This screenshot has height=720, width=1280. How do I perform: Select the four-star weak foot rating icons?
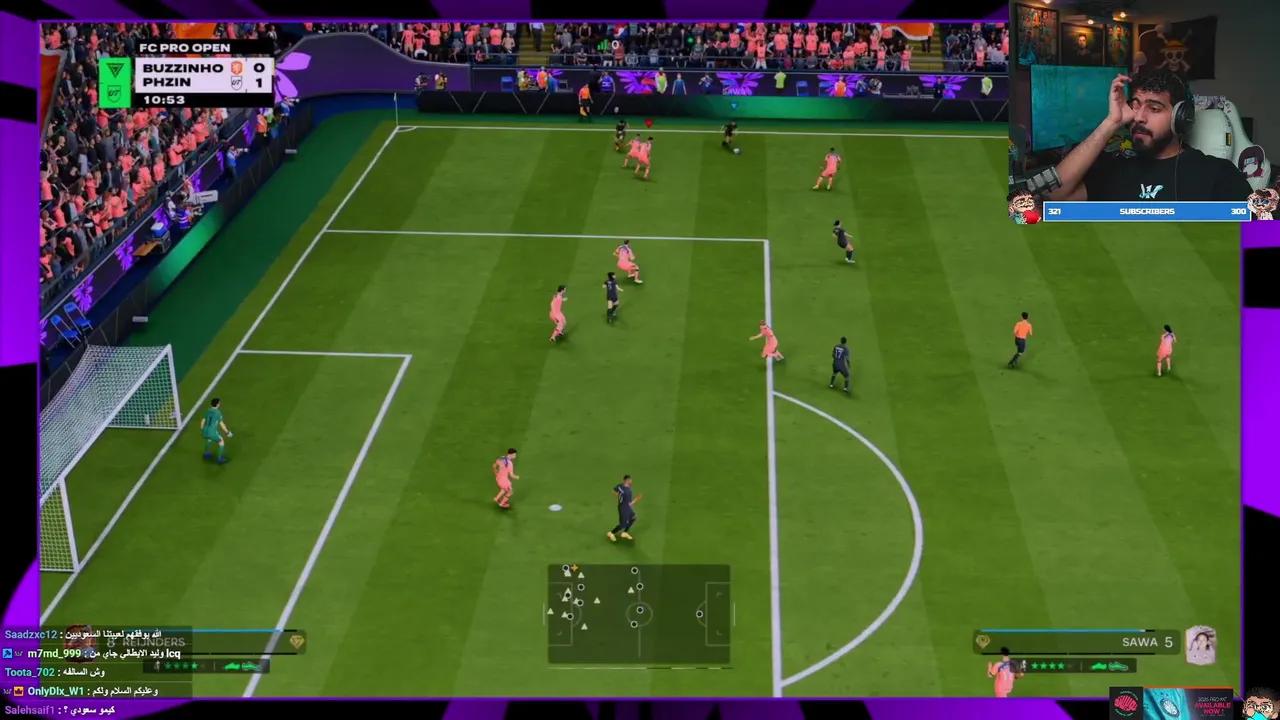[x=1046, y=665]
